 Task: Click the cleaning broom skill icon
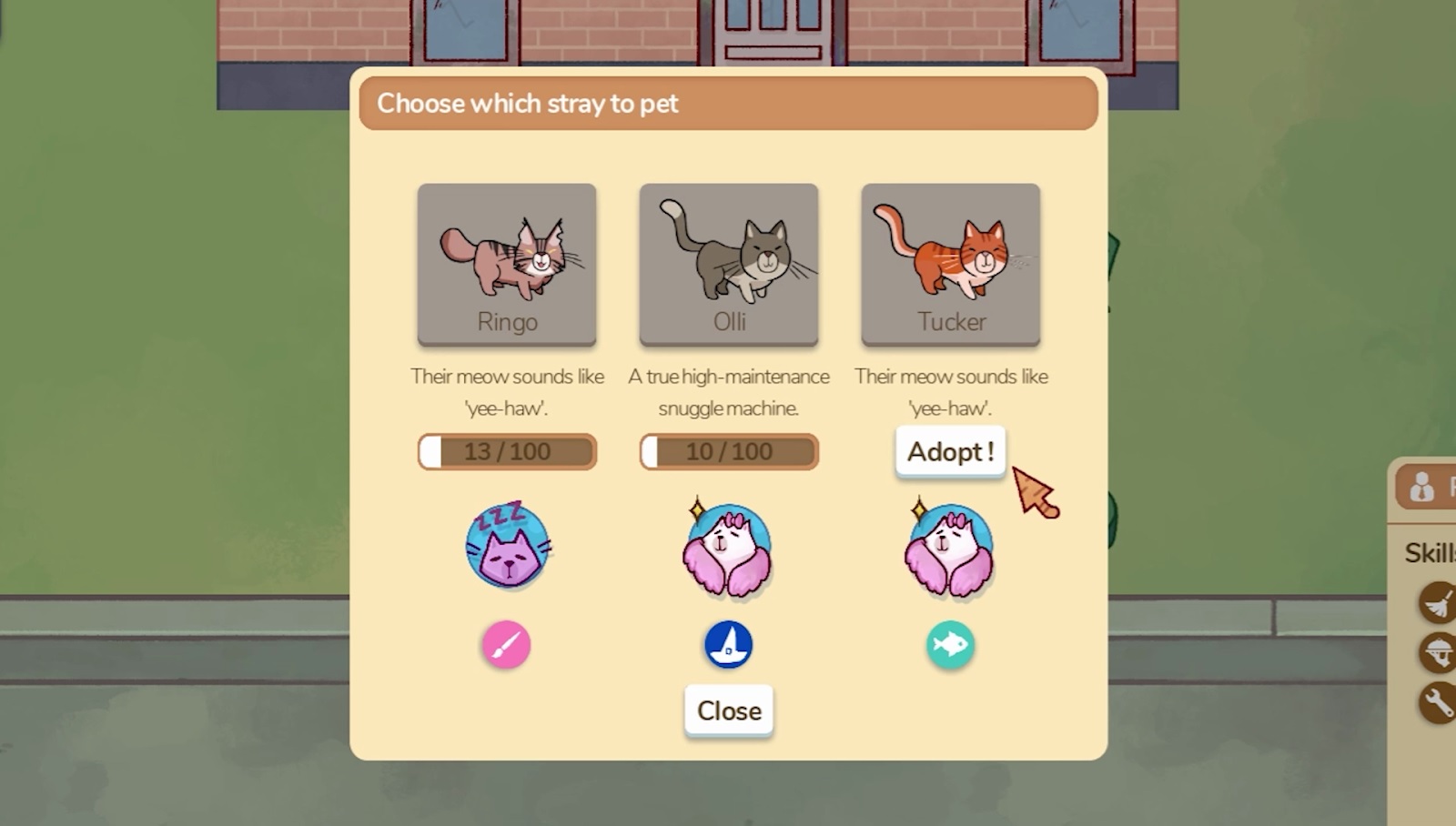coord(1438,602)
